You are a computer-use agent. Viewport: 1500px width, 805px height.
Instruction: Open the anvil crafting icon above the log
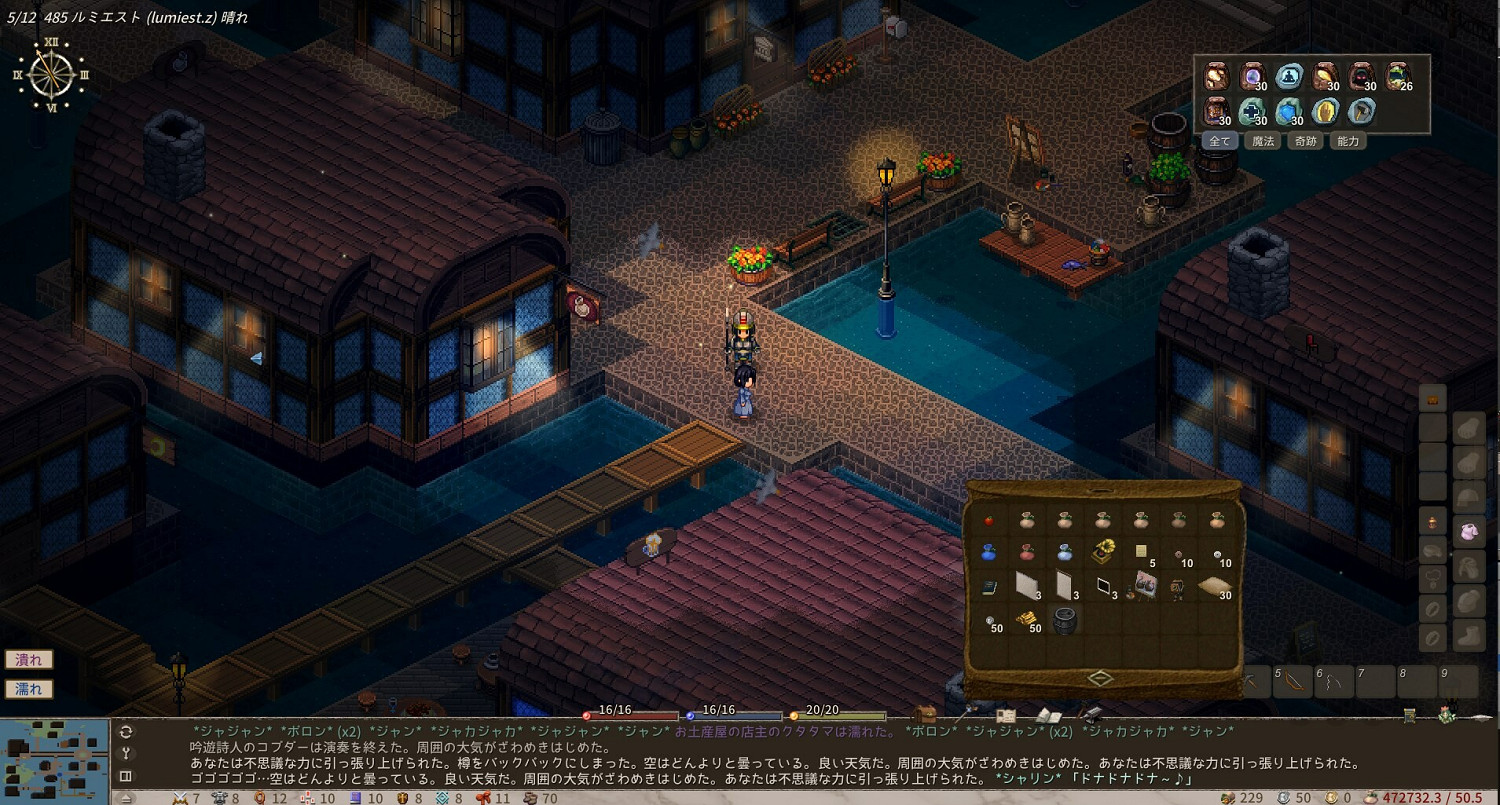(1091, 714)
